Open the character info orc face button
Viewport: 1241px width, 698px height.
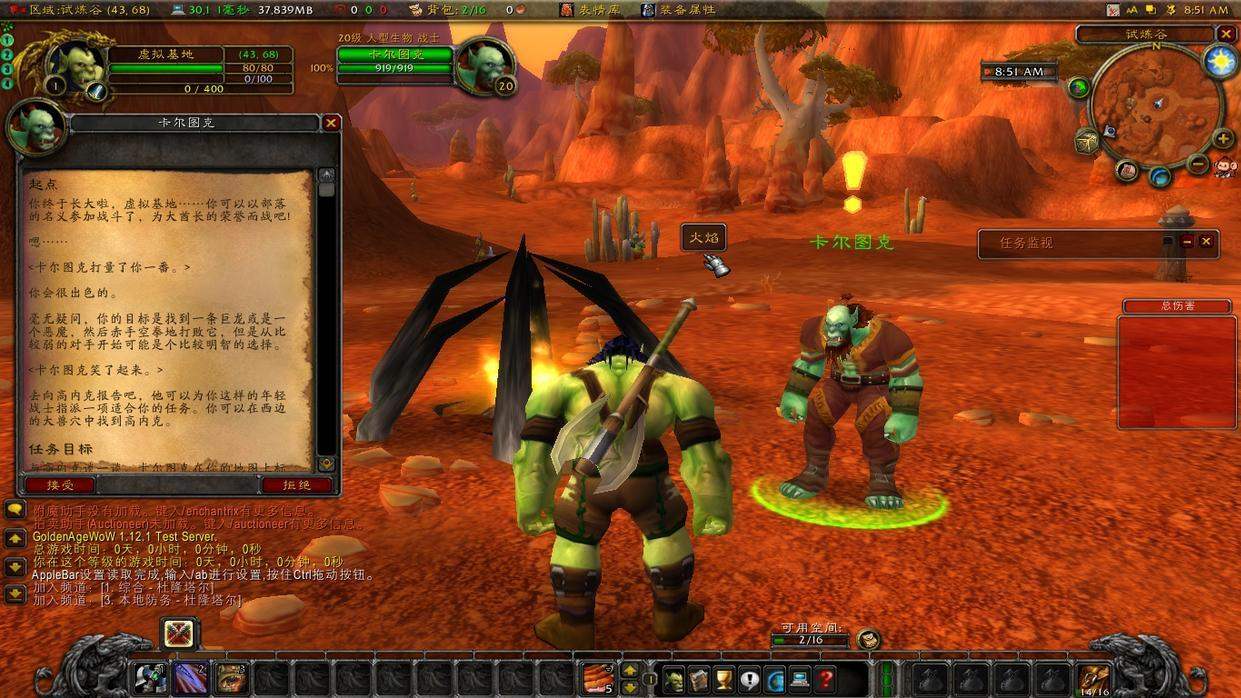point(674,680)
